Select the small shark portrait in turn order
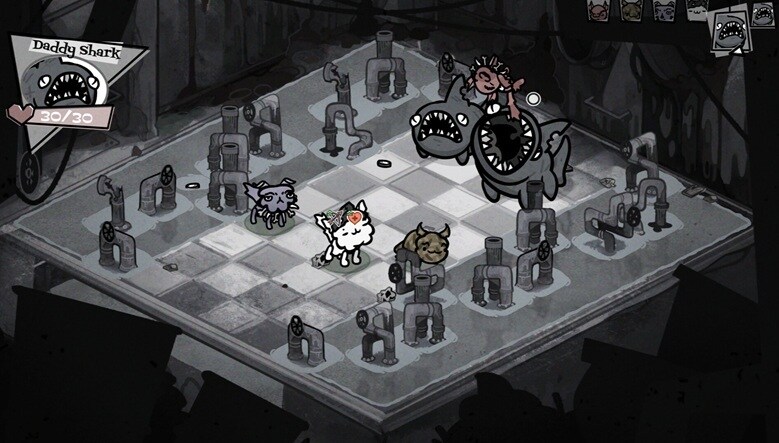Screen dimensions: 779x443 tap(763, 14)
